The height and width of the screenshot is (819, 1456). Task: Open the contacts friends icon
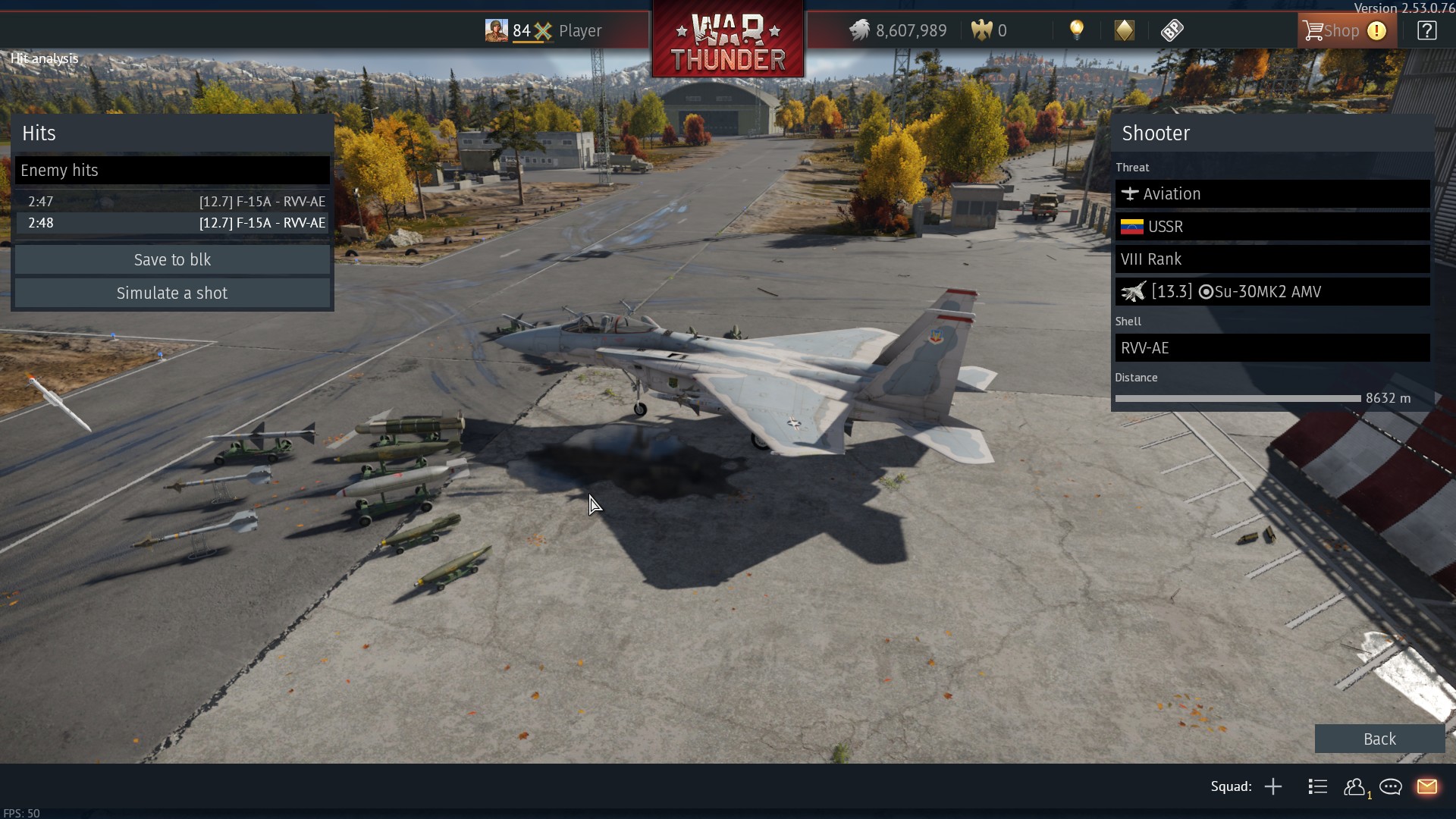[1354, 786]
